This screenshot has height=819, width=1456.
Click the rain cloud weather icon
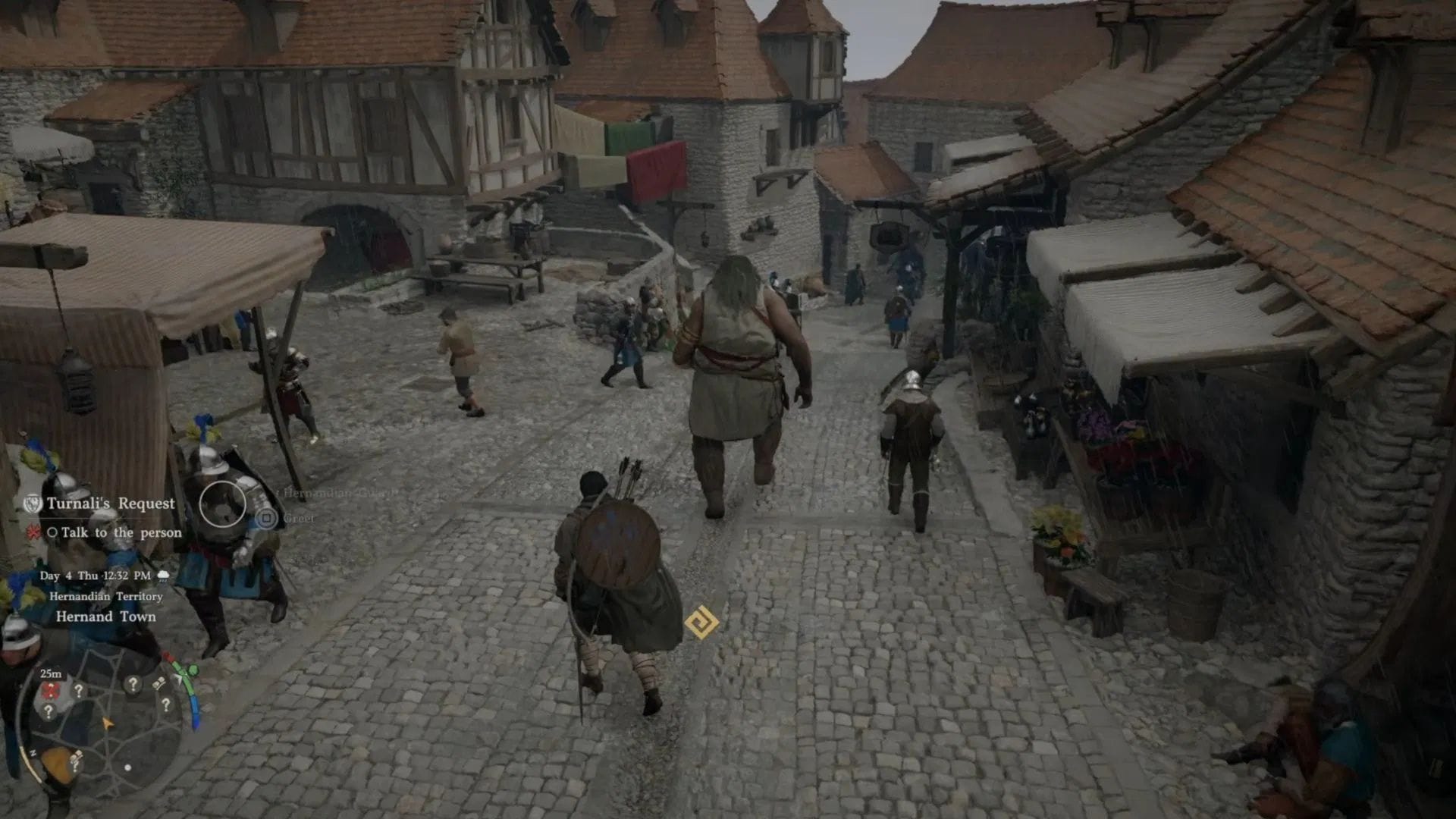(x=163, y=574)
